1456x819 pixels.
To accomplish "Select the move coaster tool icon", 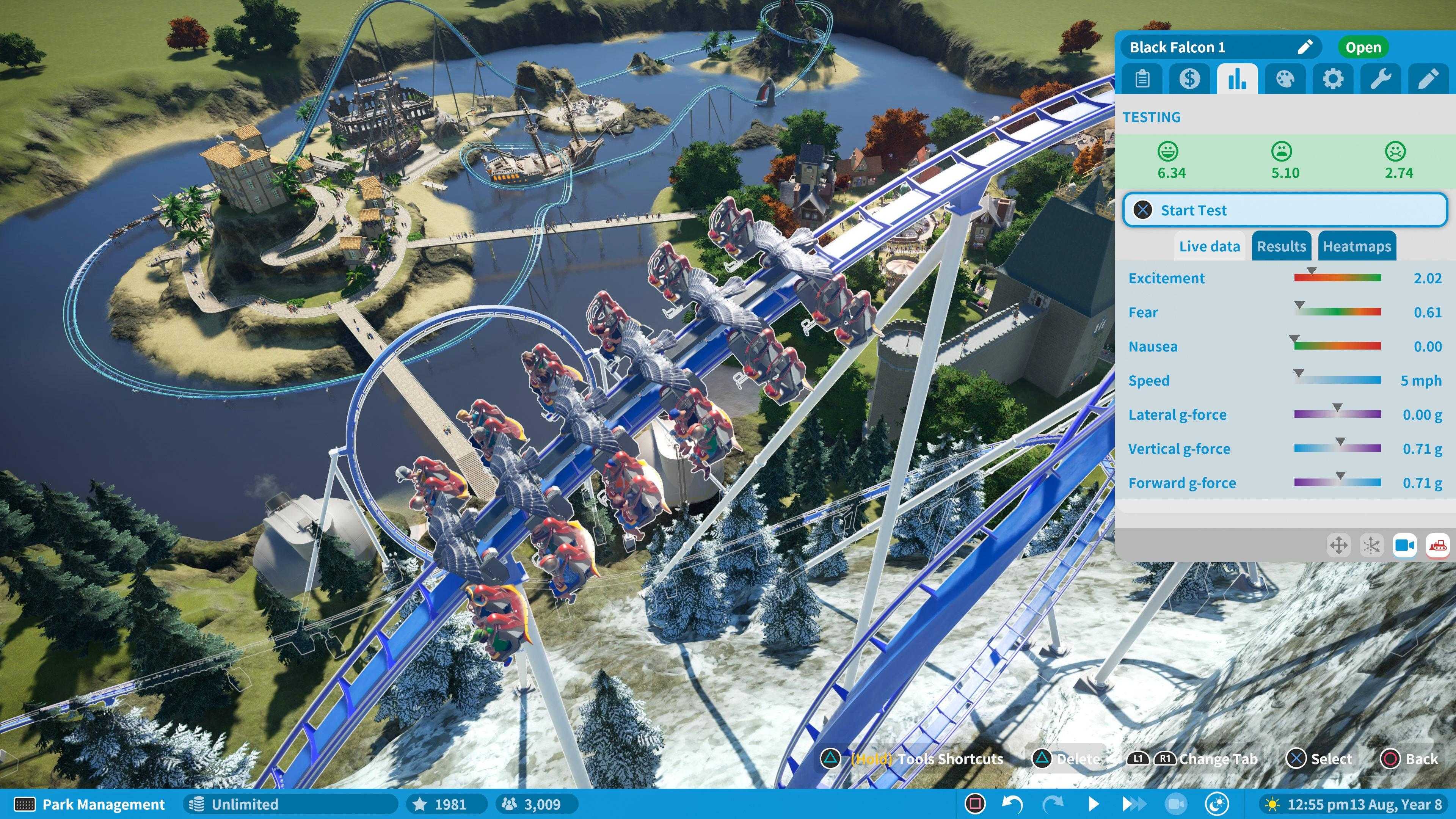I will (1339, 546).
